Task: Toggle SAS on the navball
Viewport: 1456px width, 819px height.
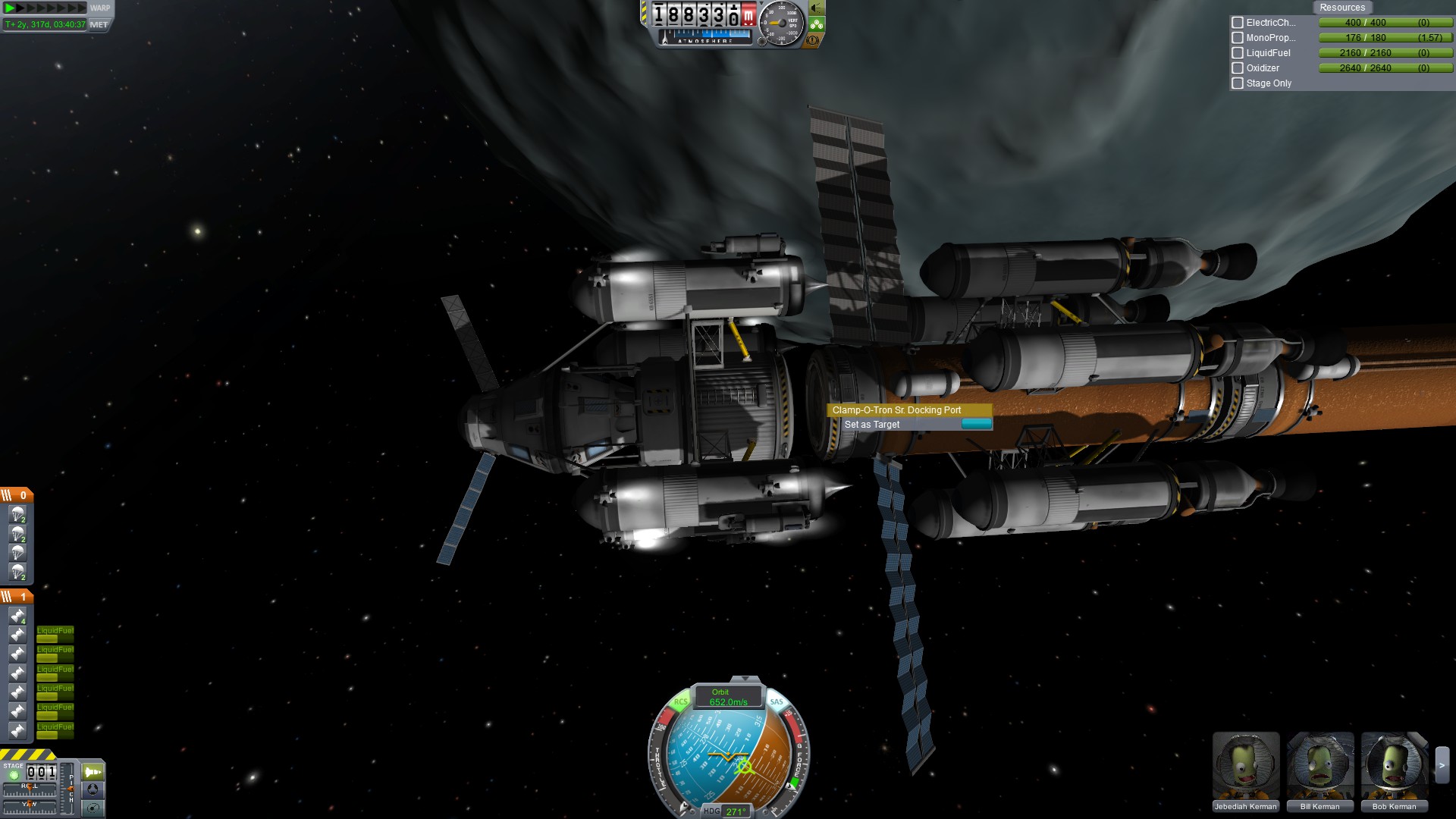Action: [777, 702]
